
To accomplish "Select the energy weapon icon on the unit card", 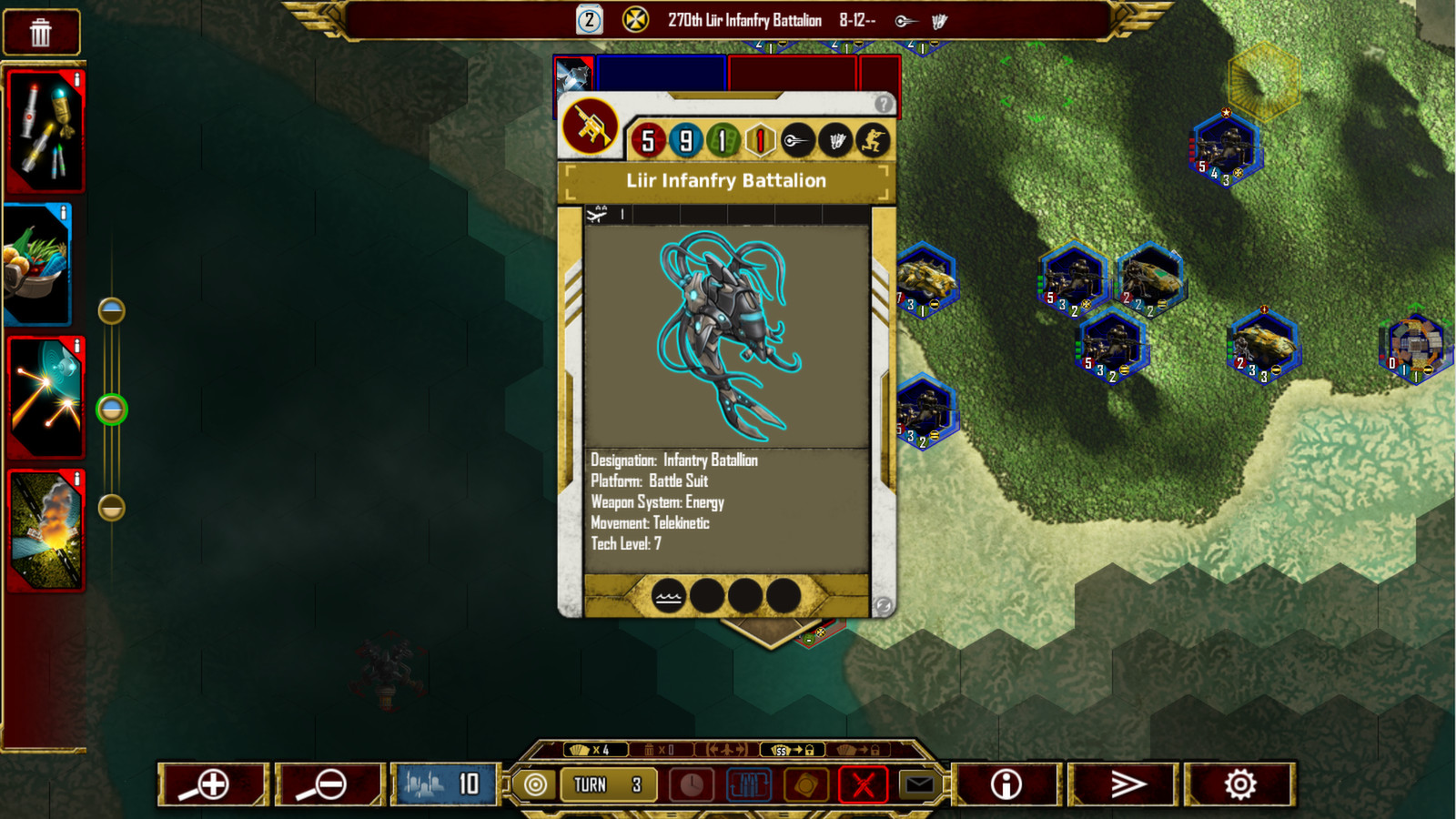I will [x=796, y=138].
